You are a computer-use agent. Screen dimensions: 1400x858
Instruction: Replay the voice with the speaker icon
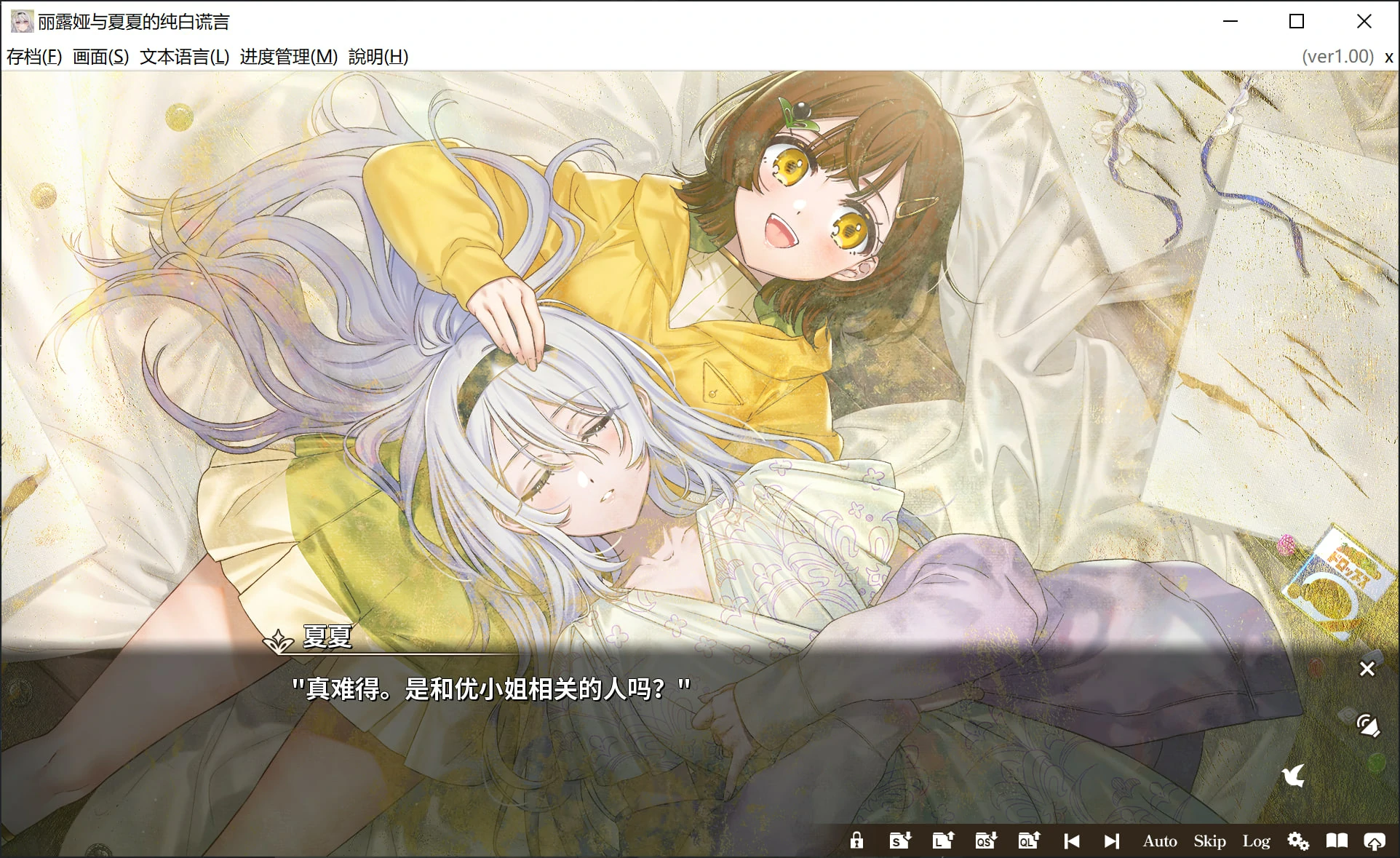(1367, 726)
